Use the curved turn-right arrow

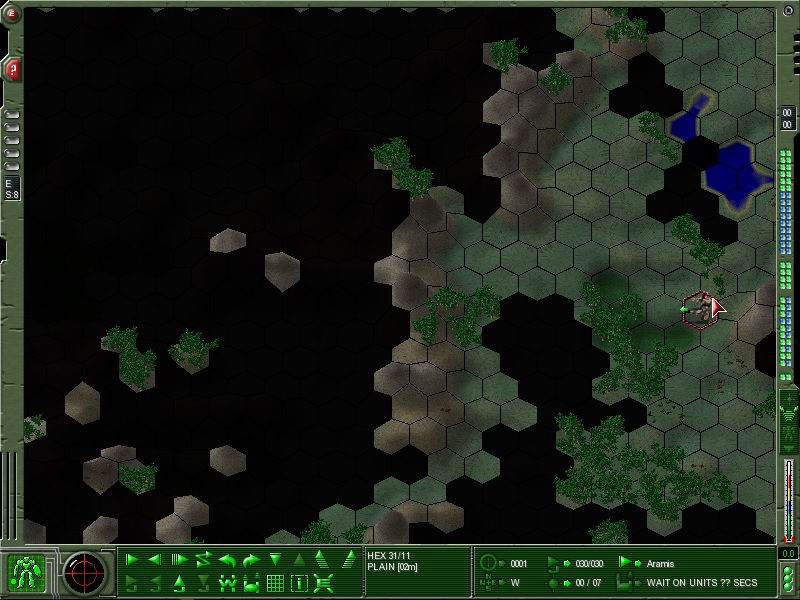(x=251, y=560)
